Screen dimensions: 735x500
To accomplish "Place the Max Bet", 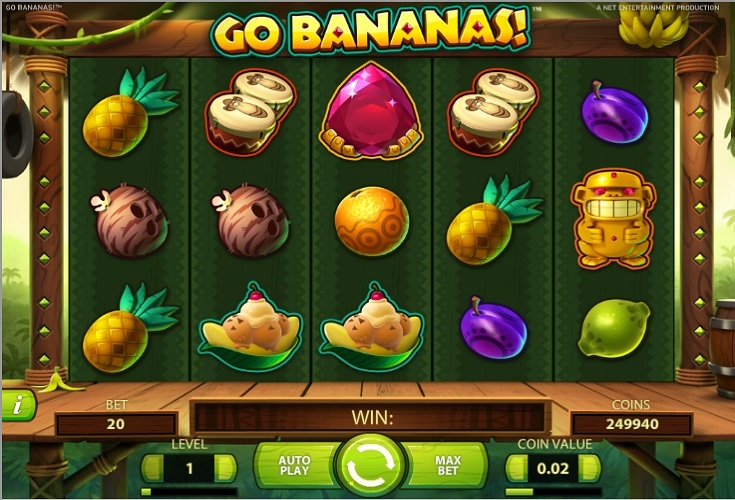I will pos(446,466).
